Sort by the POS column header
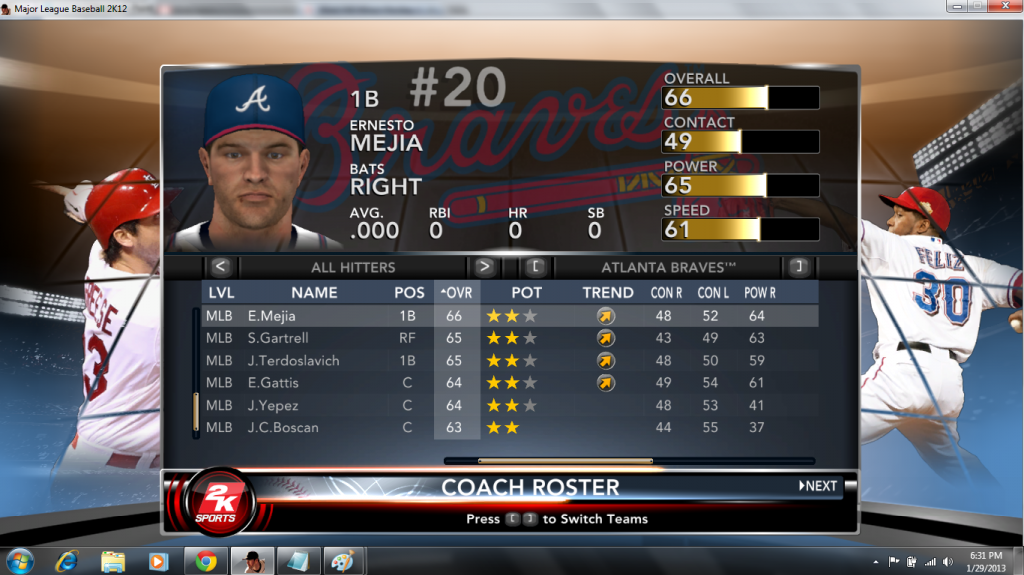 (408, 293)
